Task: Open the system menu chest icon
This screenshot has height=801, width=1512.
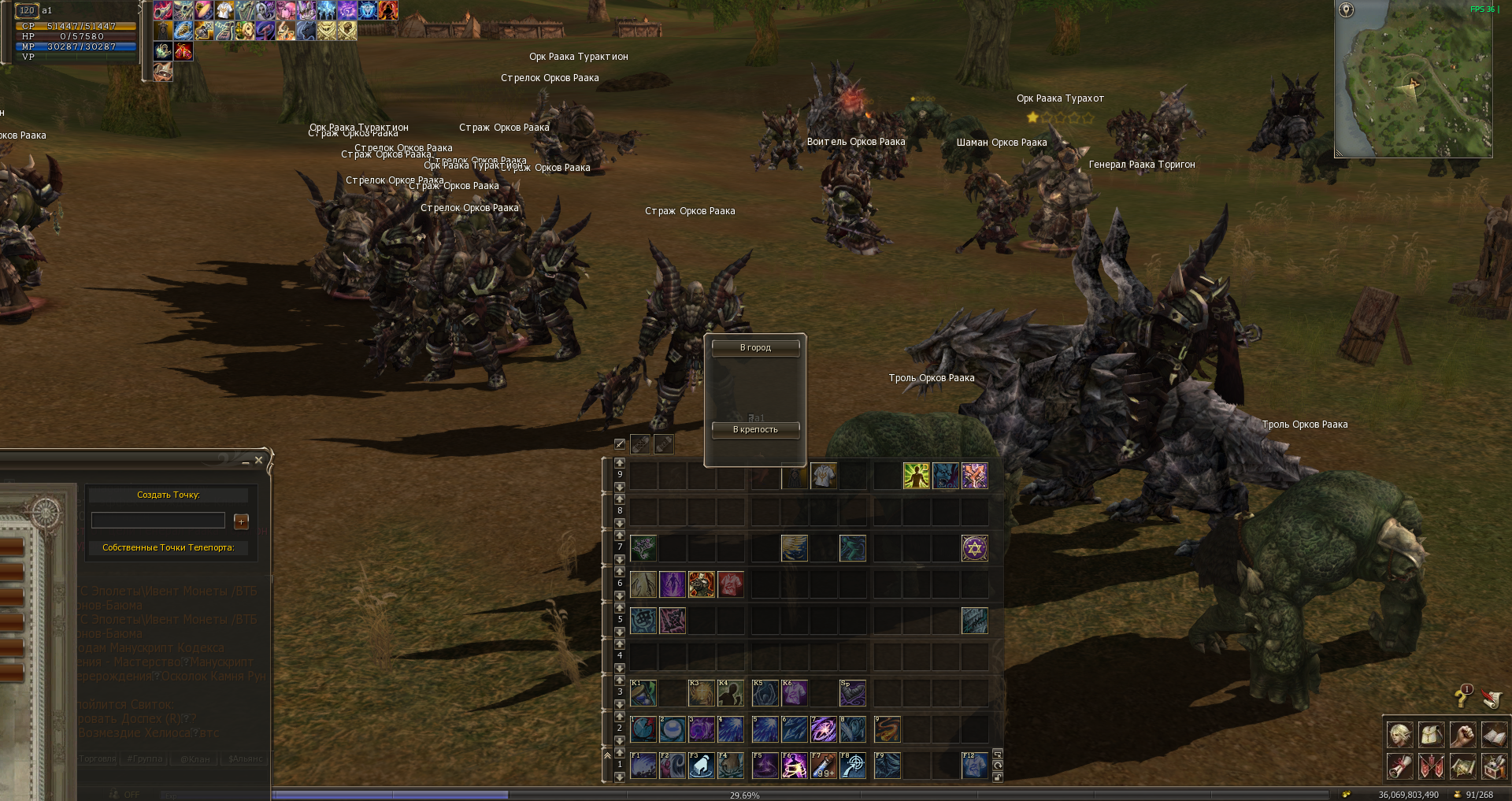Action: [1494, 766]
